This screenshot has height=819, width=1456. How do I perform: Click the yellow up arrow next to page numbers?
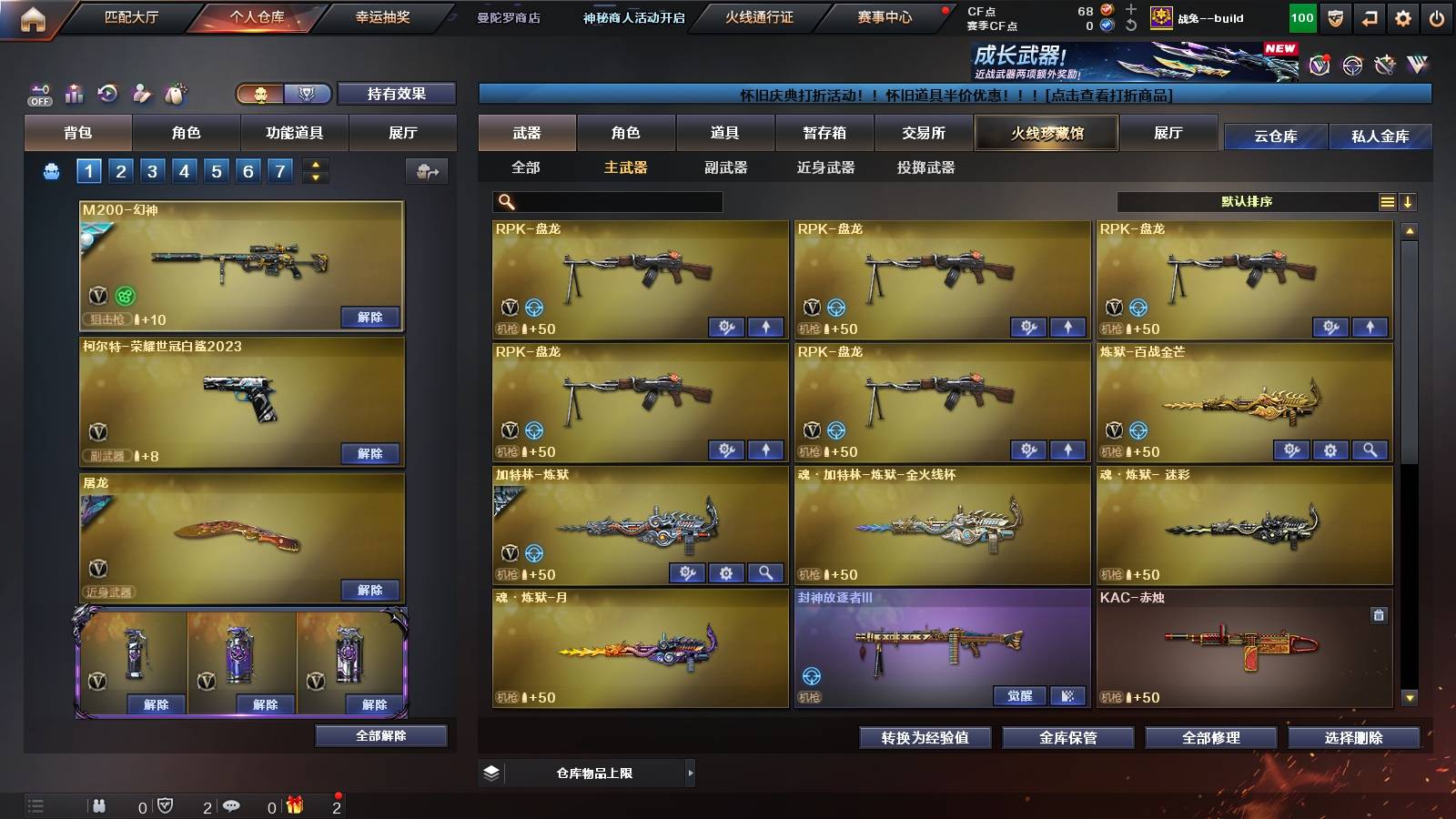(316, 165)
